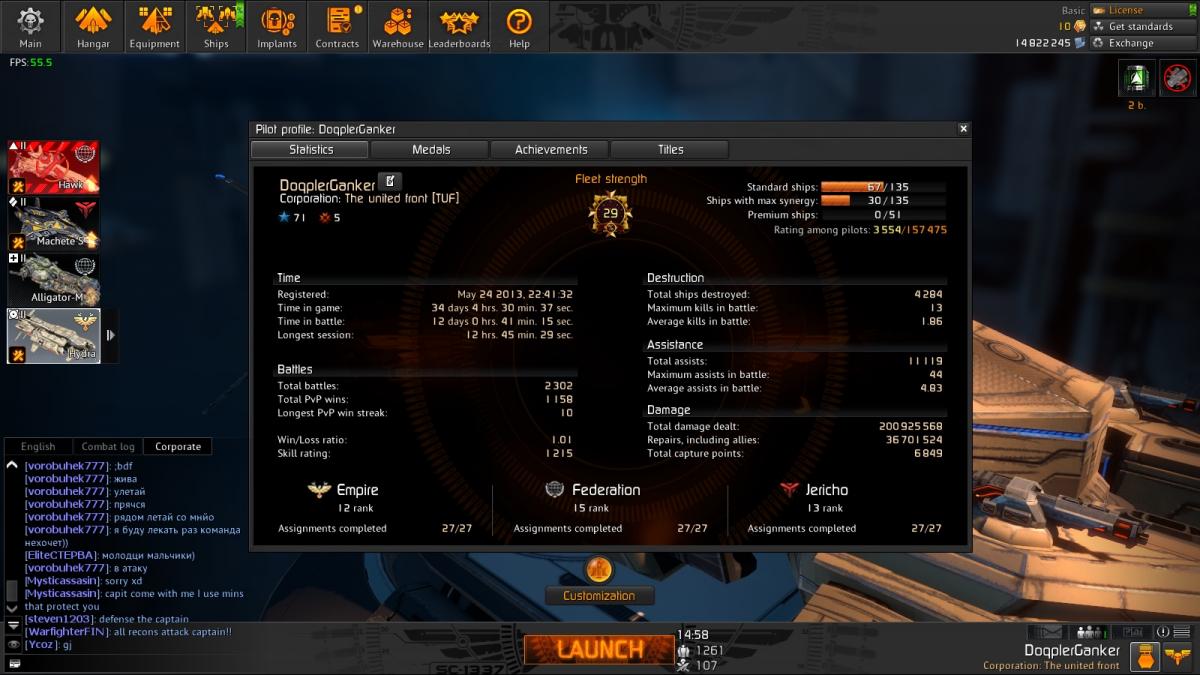Close the Pilot profile window

tap(963, 129)
